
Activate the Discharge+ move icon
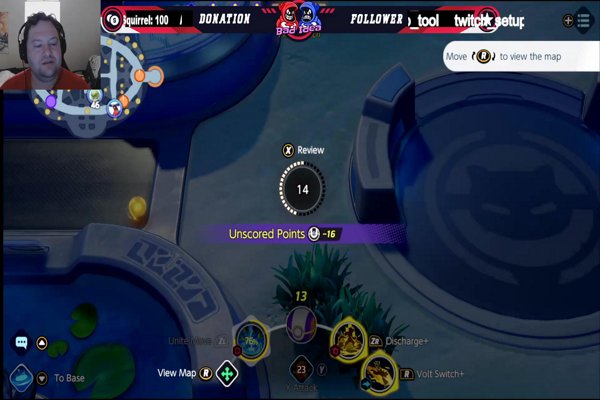pyautogui.click(x=348, y=338)
